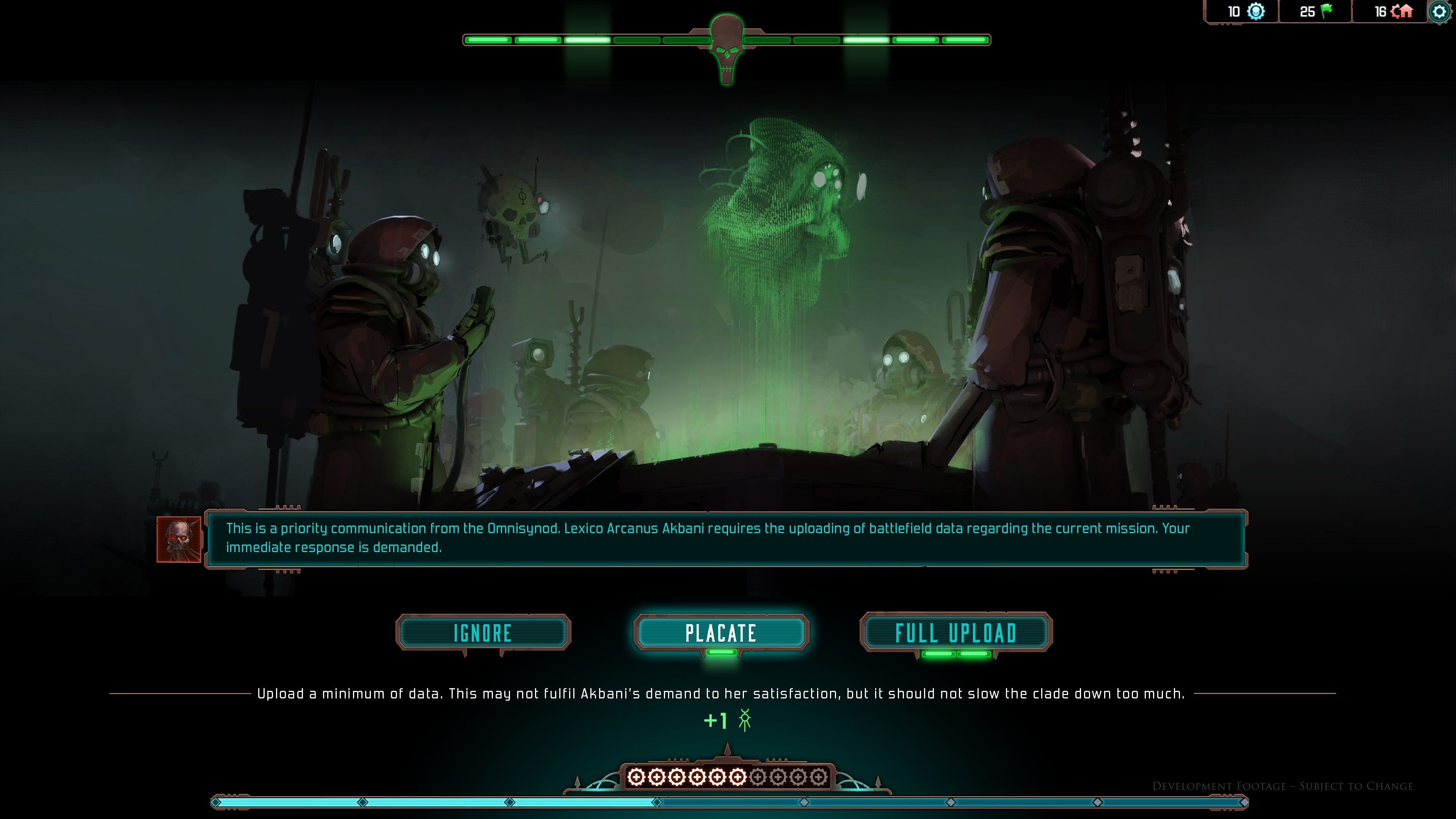Open the settings gear in top-right corner

coord(1440,11)
